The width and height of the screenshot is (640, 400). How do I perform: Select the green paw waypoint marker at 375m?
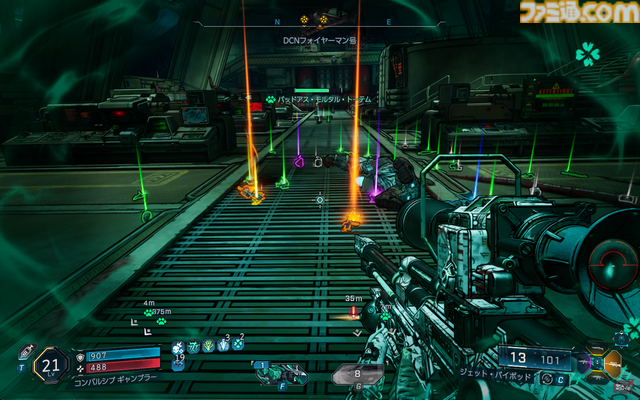(x=149, y=312)
